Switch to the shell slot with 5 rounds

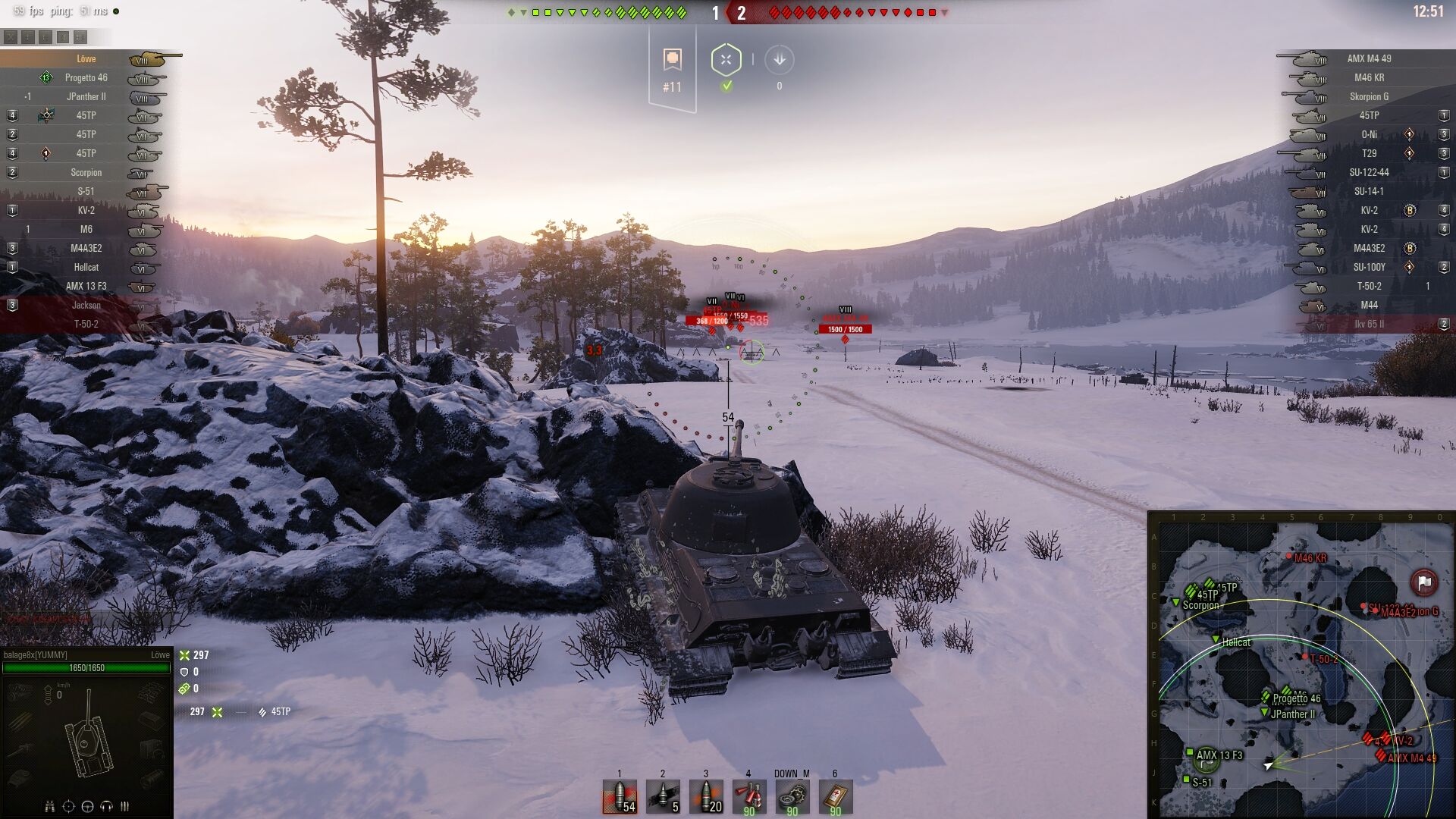point(663,797)
